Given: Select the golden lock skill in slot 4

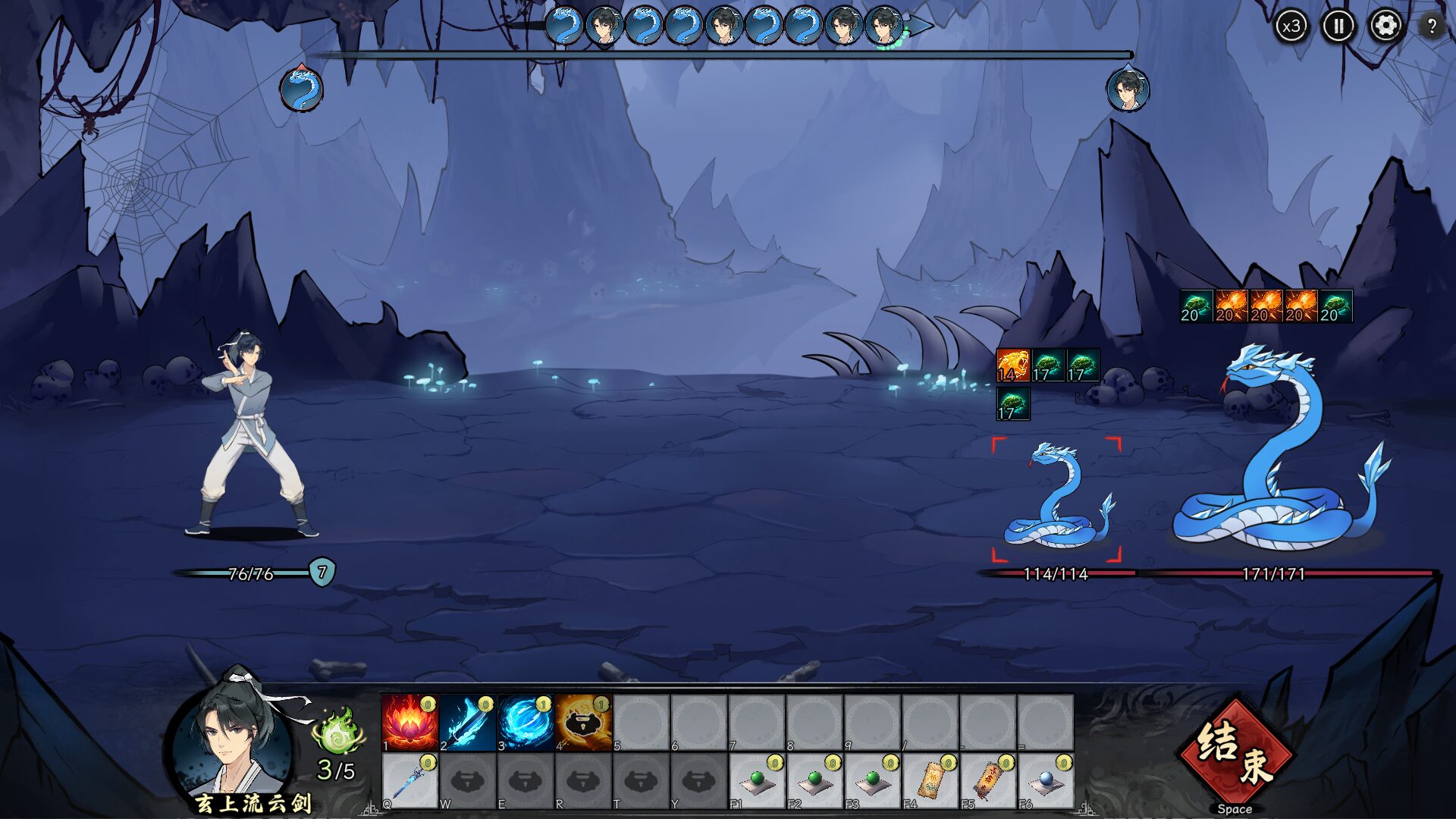Looking at the screenshot, I should tap(582, 723).
